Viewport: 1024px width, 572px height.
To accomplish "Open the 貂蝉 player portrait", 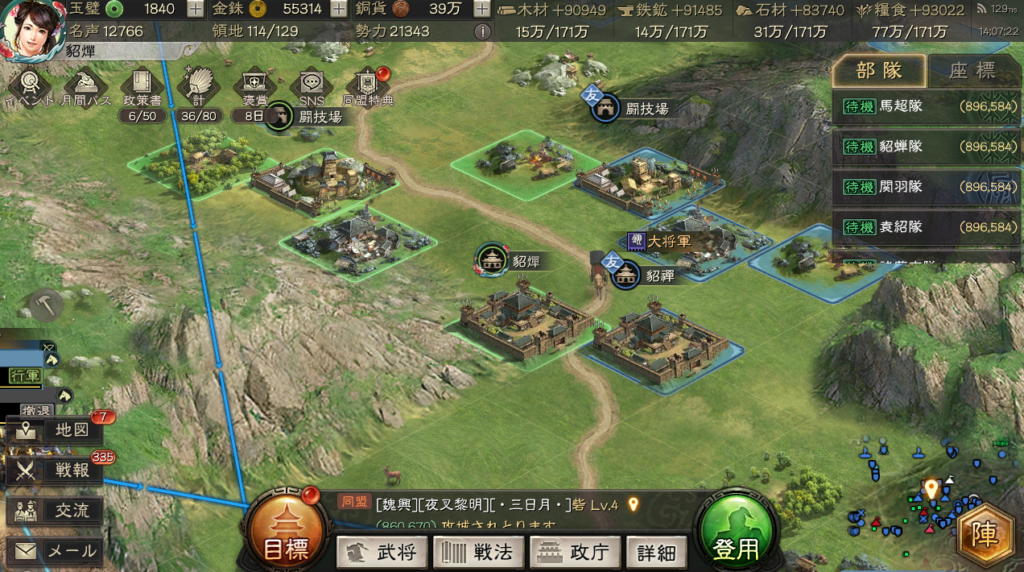I will [32, 31].
